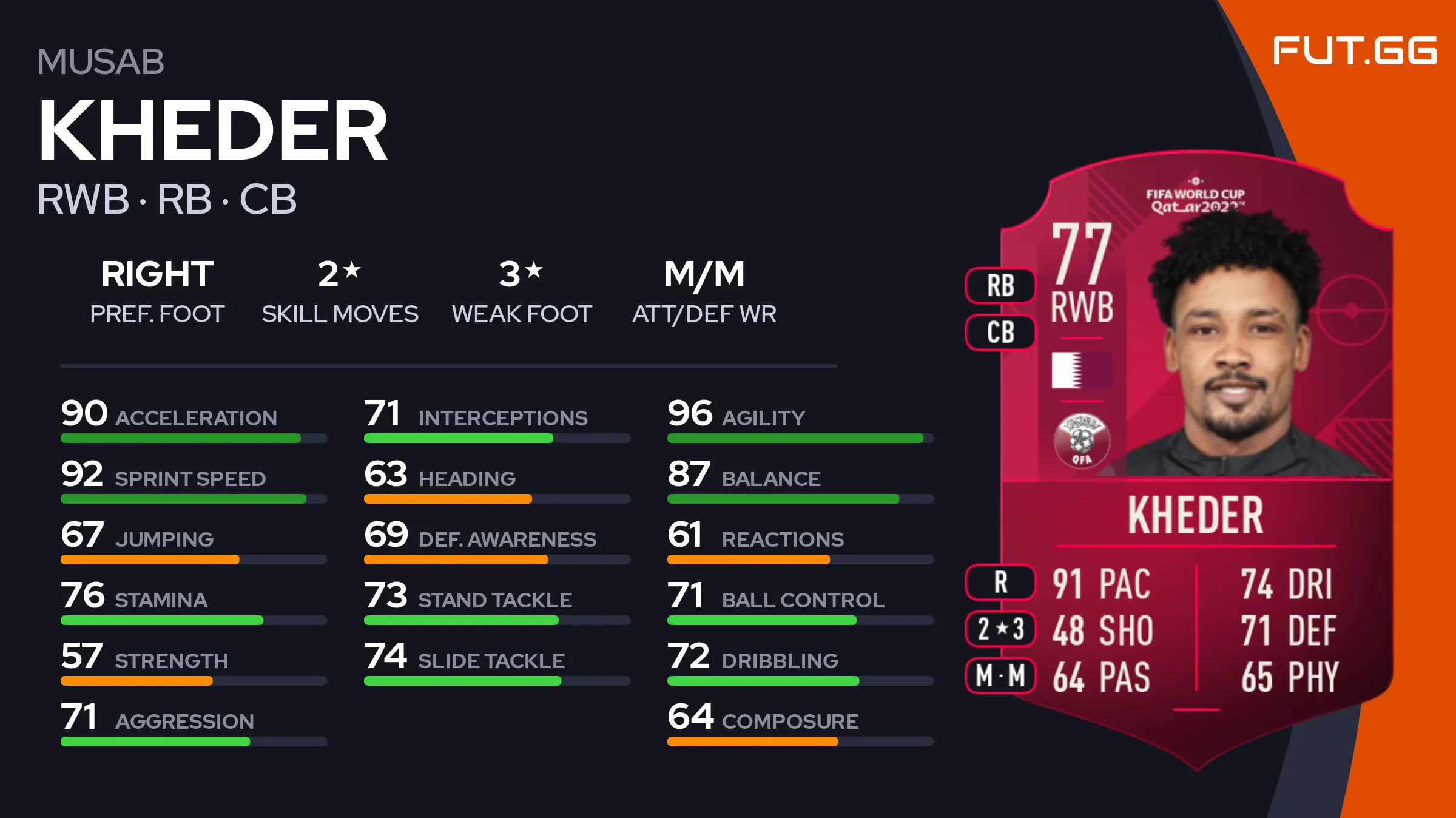This screenshot has height=818, width=1456.
Task: Click the FUT.GG logo
Action: [1354, 51]
